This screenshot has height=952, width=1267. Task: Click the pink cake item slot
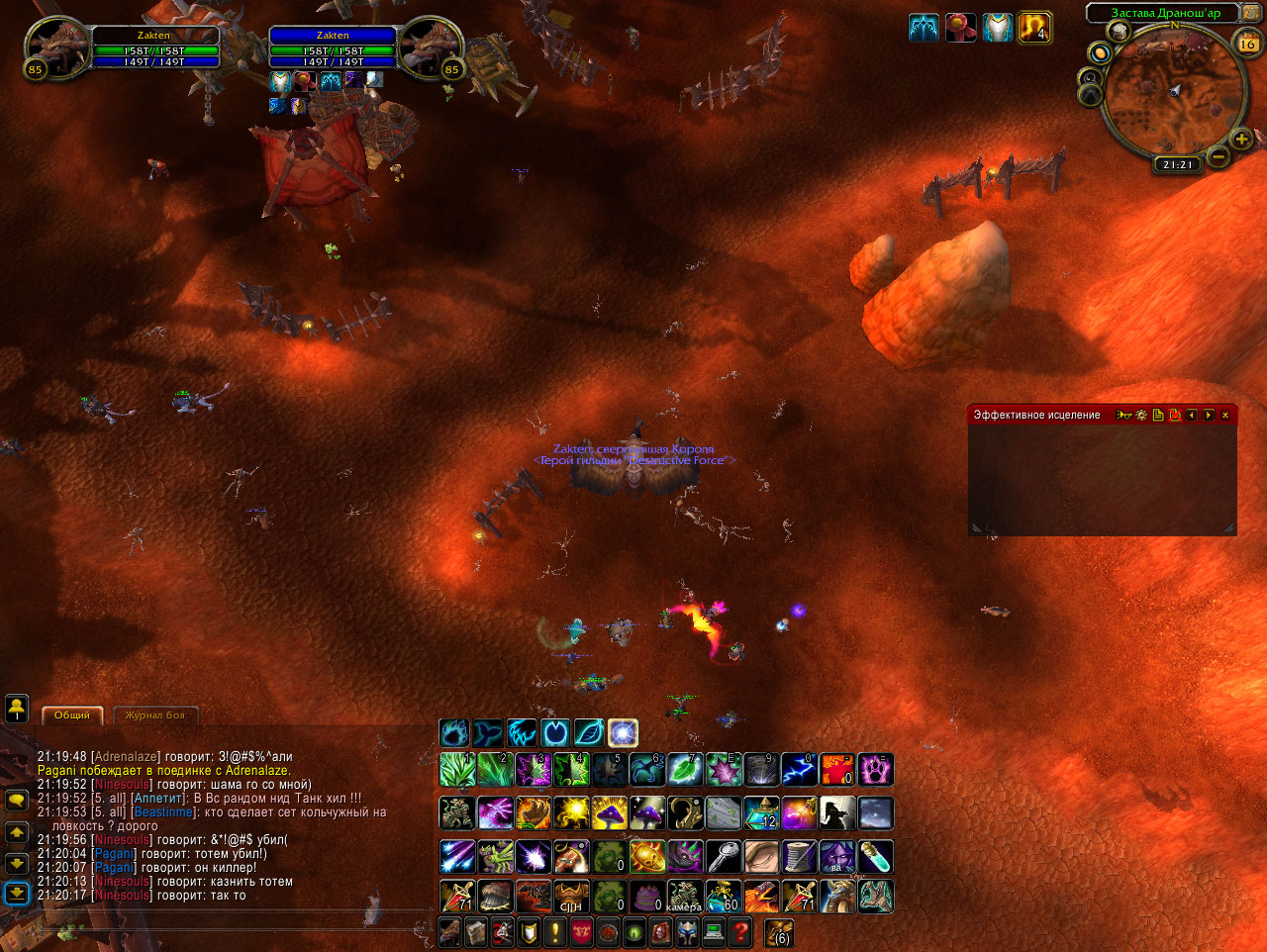coord(646,897)
